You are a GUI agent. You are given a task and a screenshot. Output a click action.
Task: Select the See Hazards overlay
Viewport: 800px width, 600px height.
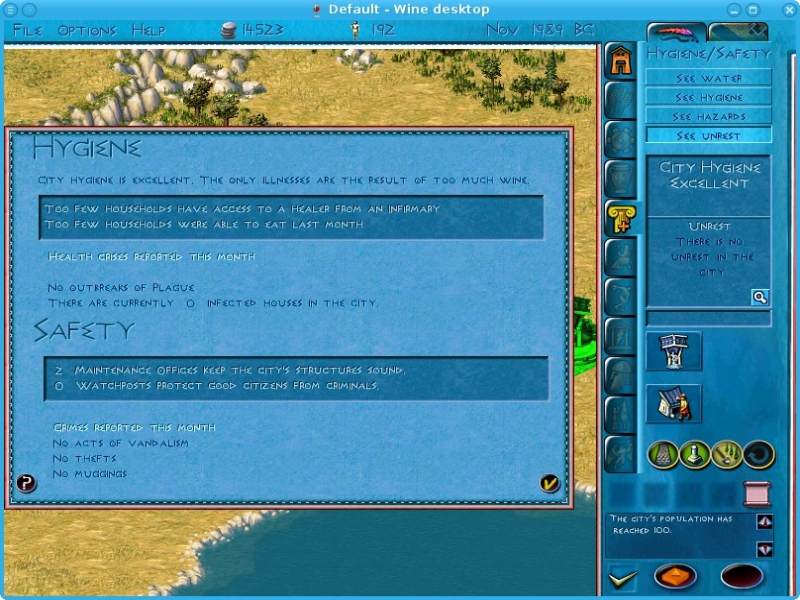(708, 116)
